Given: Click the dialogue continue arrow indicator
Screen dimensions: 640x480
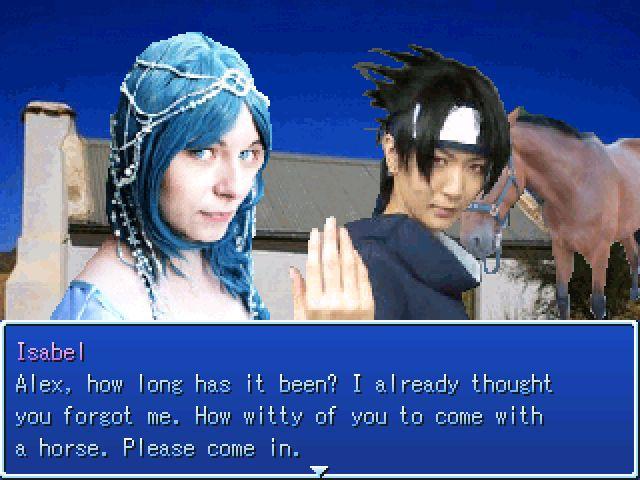Looking at the screenshot, I should click(319, 469).
